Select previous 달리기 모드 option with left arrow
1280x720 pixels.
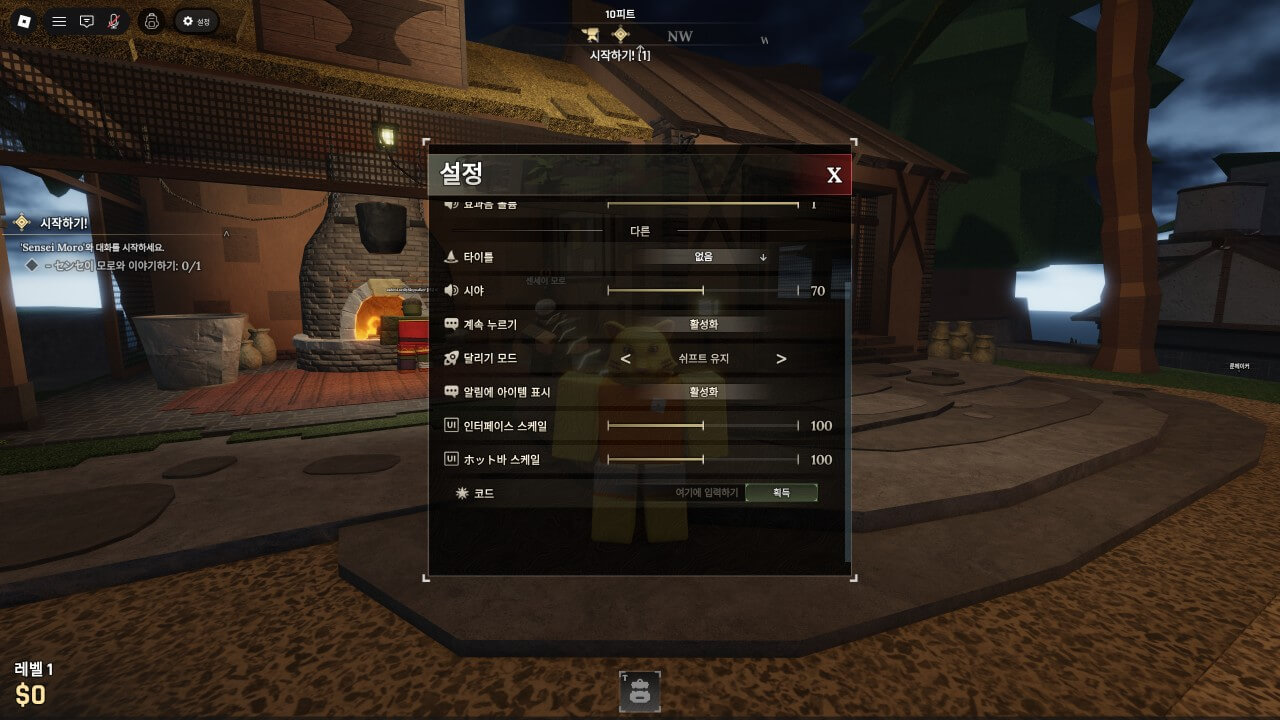(x=626, y=359)
